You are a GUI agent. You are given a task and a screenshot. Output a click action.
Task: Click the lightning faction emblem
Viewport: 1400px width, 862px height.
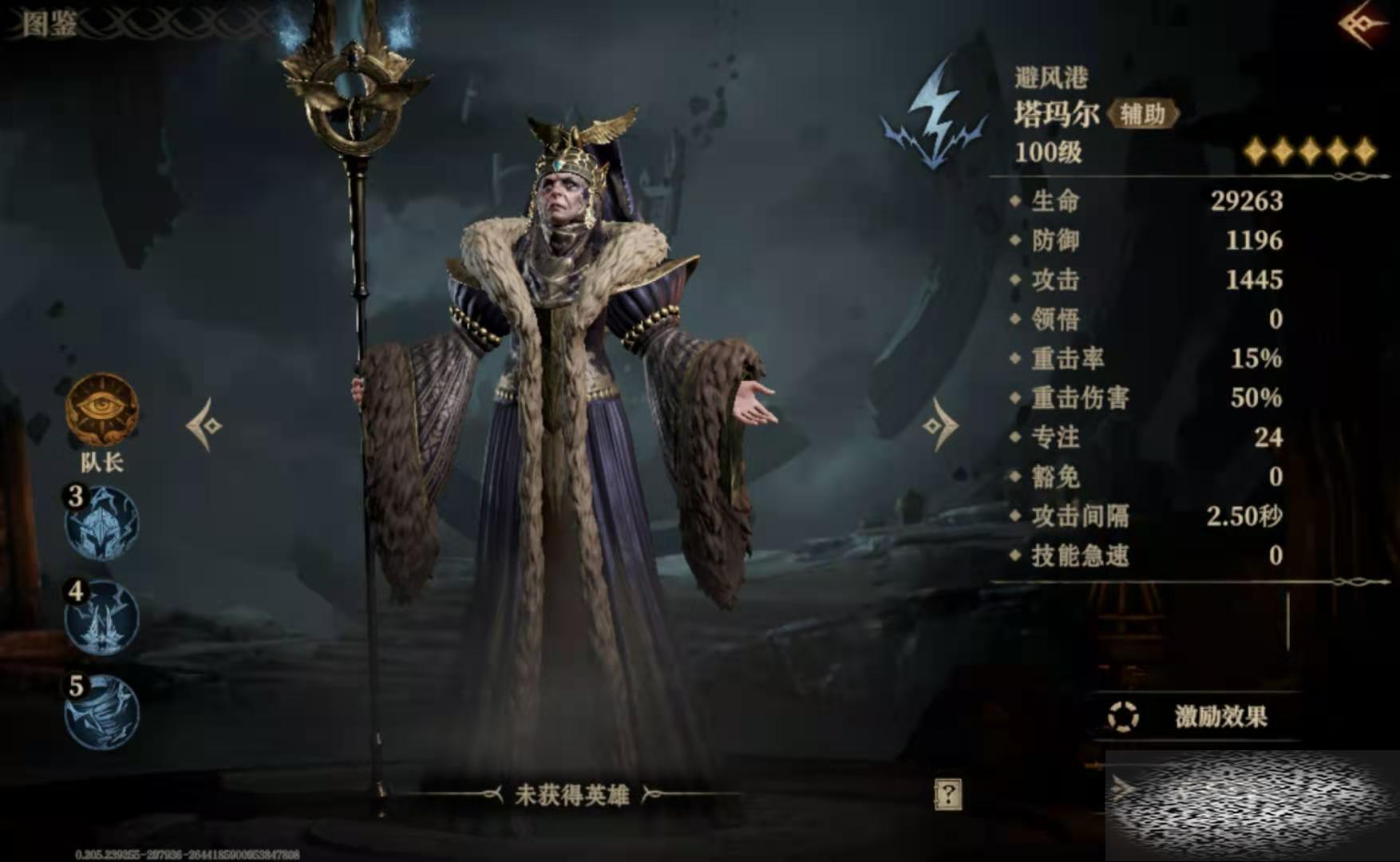click(935, 116)
